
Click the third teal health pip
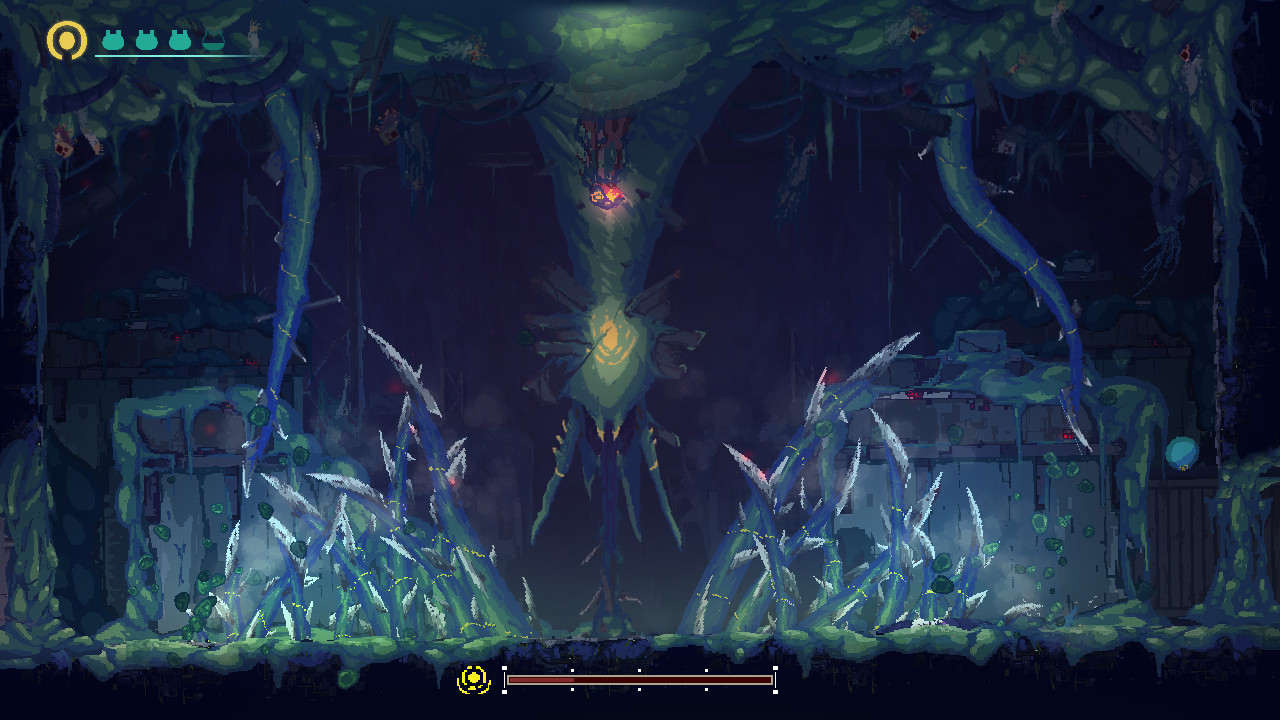(178, 41)
